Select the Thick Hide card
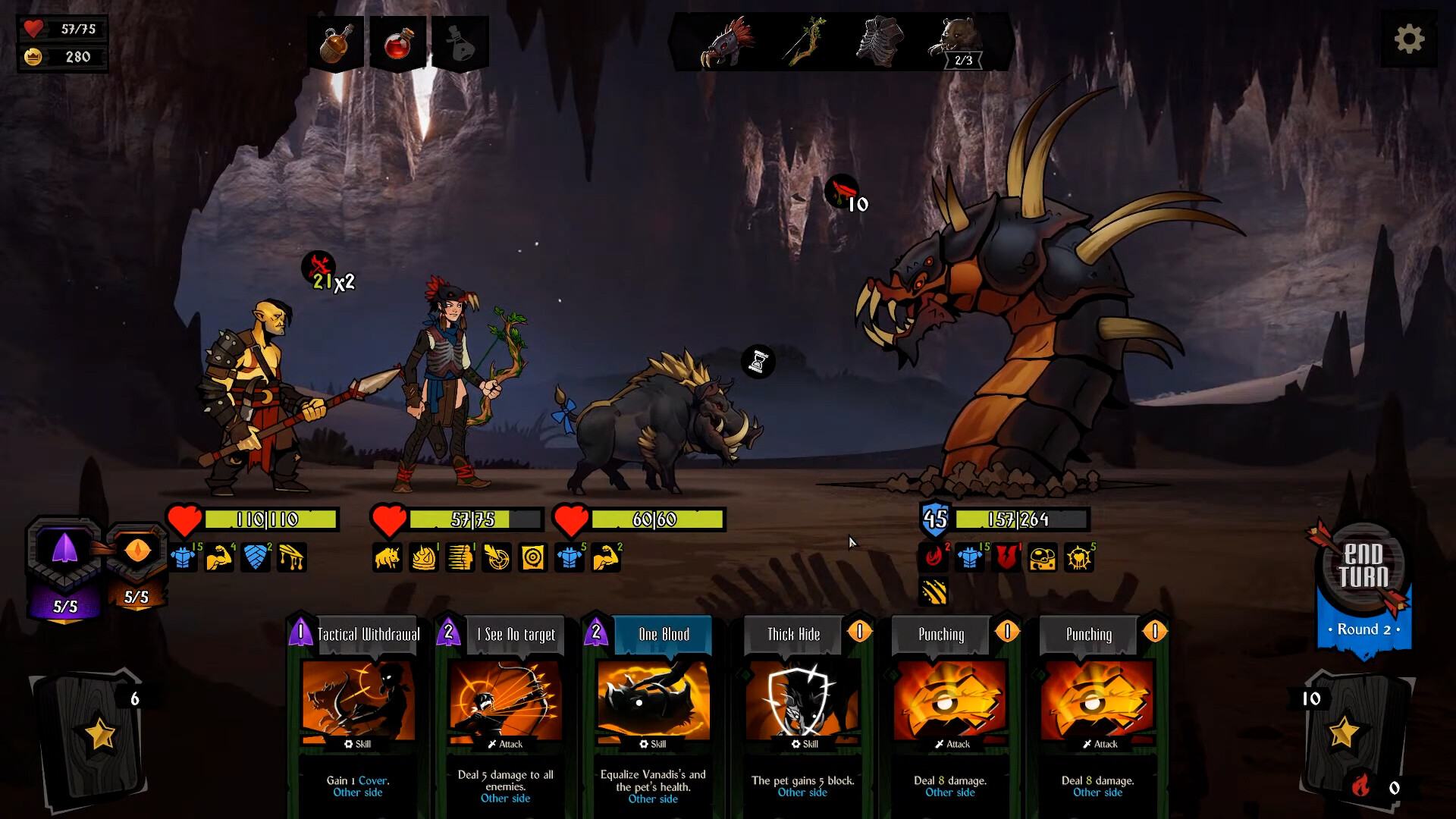Screen dimensions: 1456x819 point(802,713)
